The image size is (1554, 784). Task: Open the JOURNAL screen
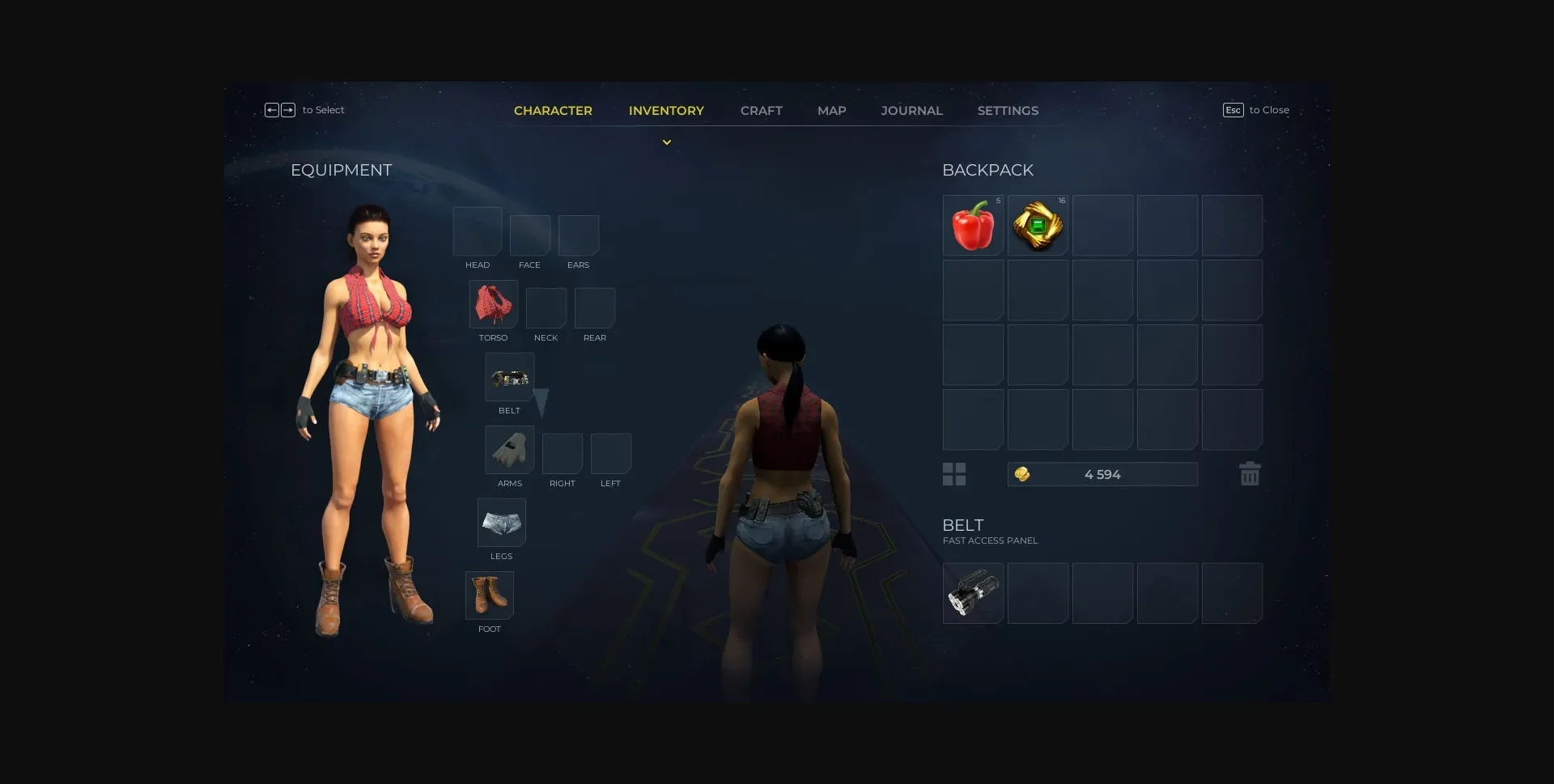[x=911, y=110]
